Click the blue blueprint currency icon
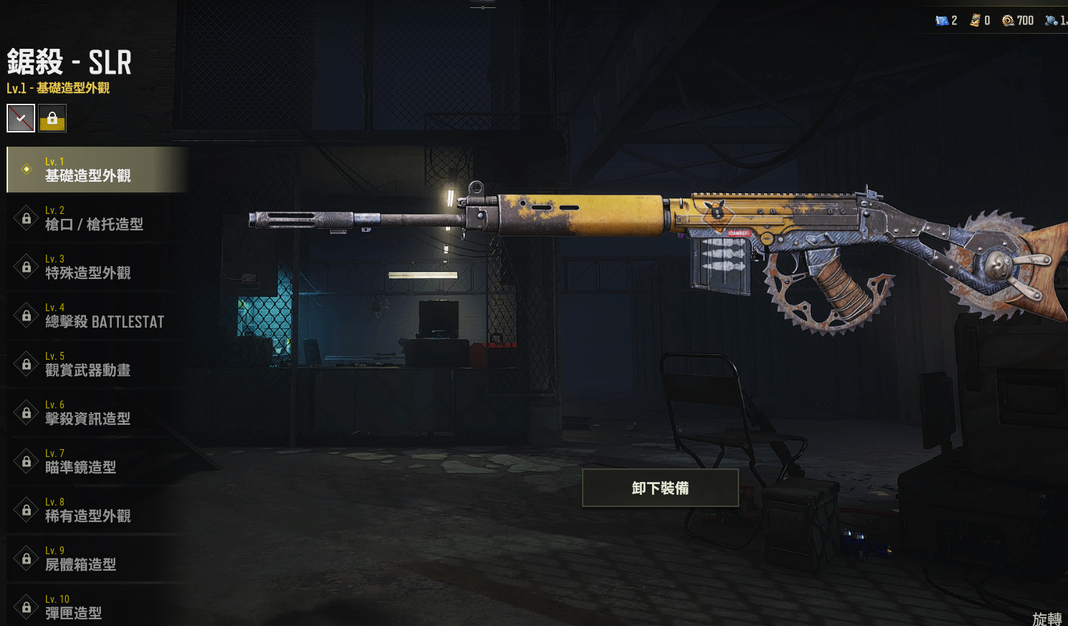 click(x=941, y=20)
